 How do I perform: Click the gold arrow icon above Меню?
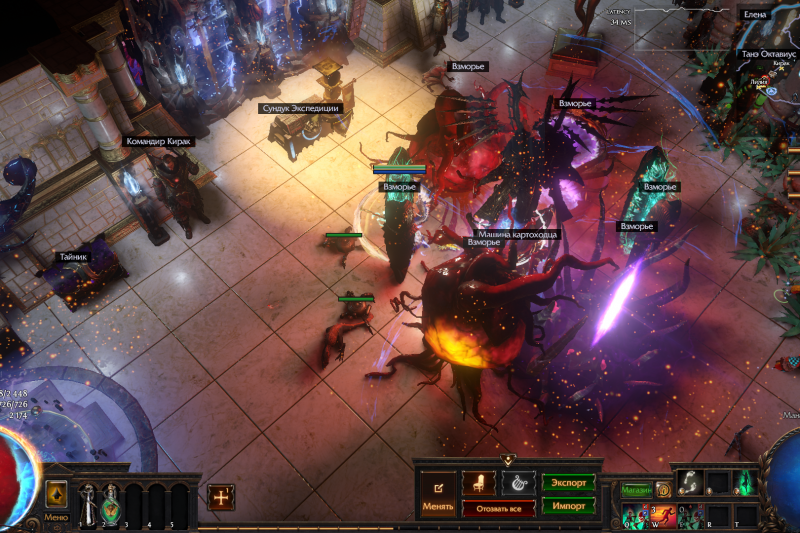point(57,494)
